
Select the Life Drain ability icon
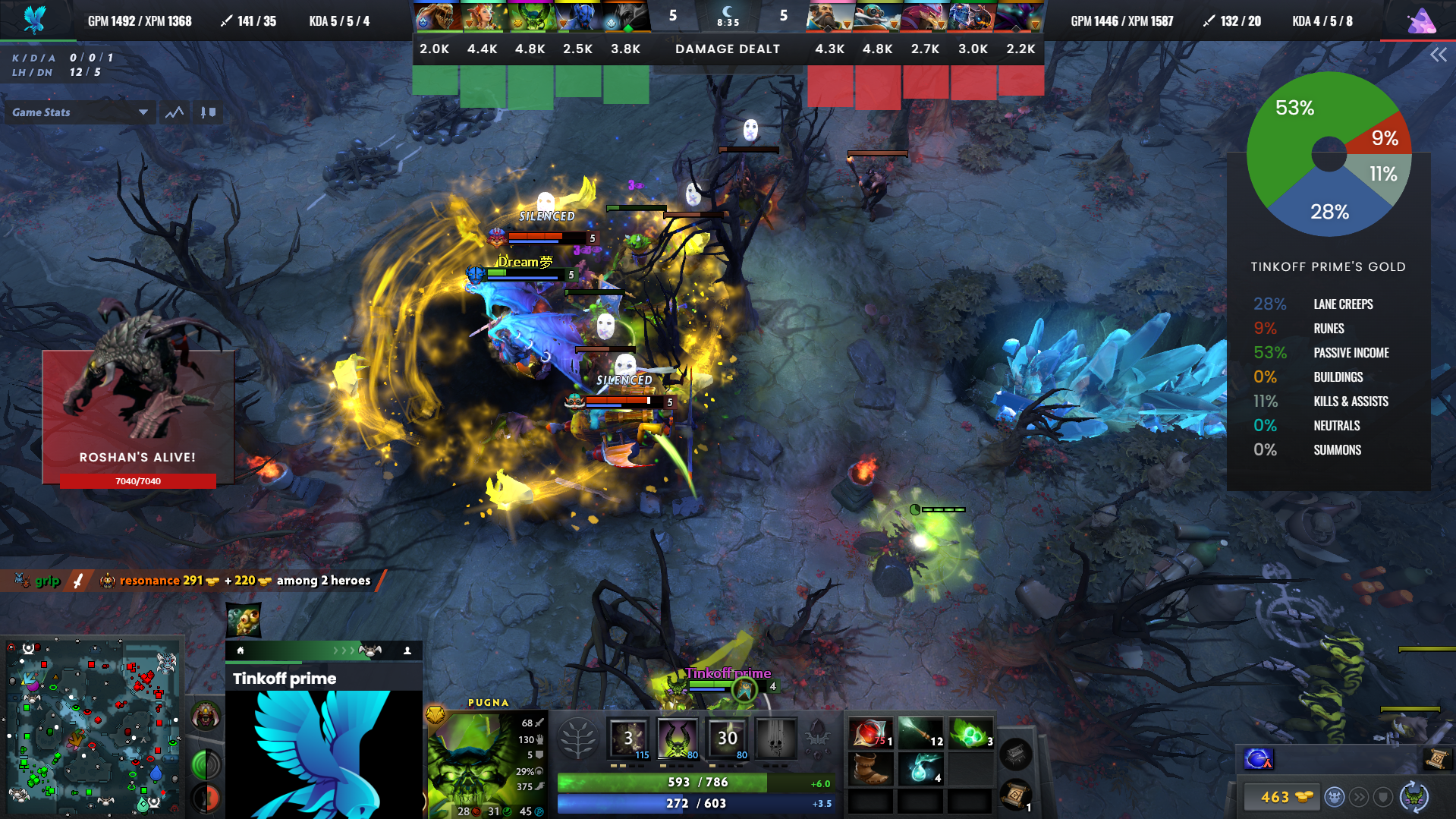click(x=775, y=738)
